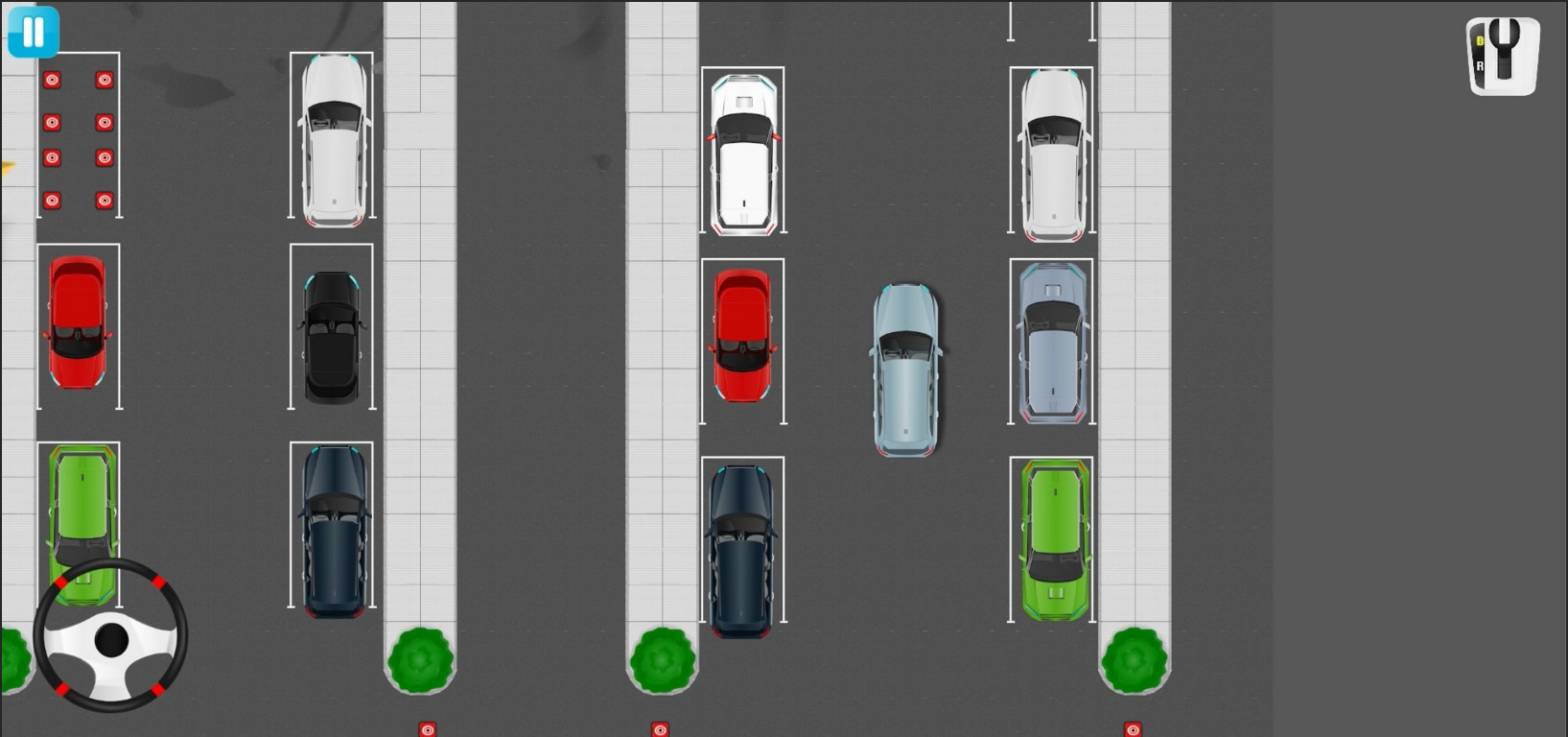Click the red car in the center column
This screenshot has height=737, width=1568.
[x=741, y=336]
